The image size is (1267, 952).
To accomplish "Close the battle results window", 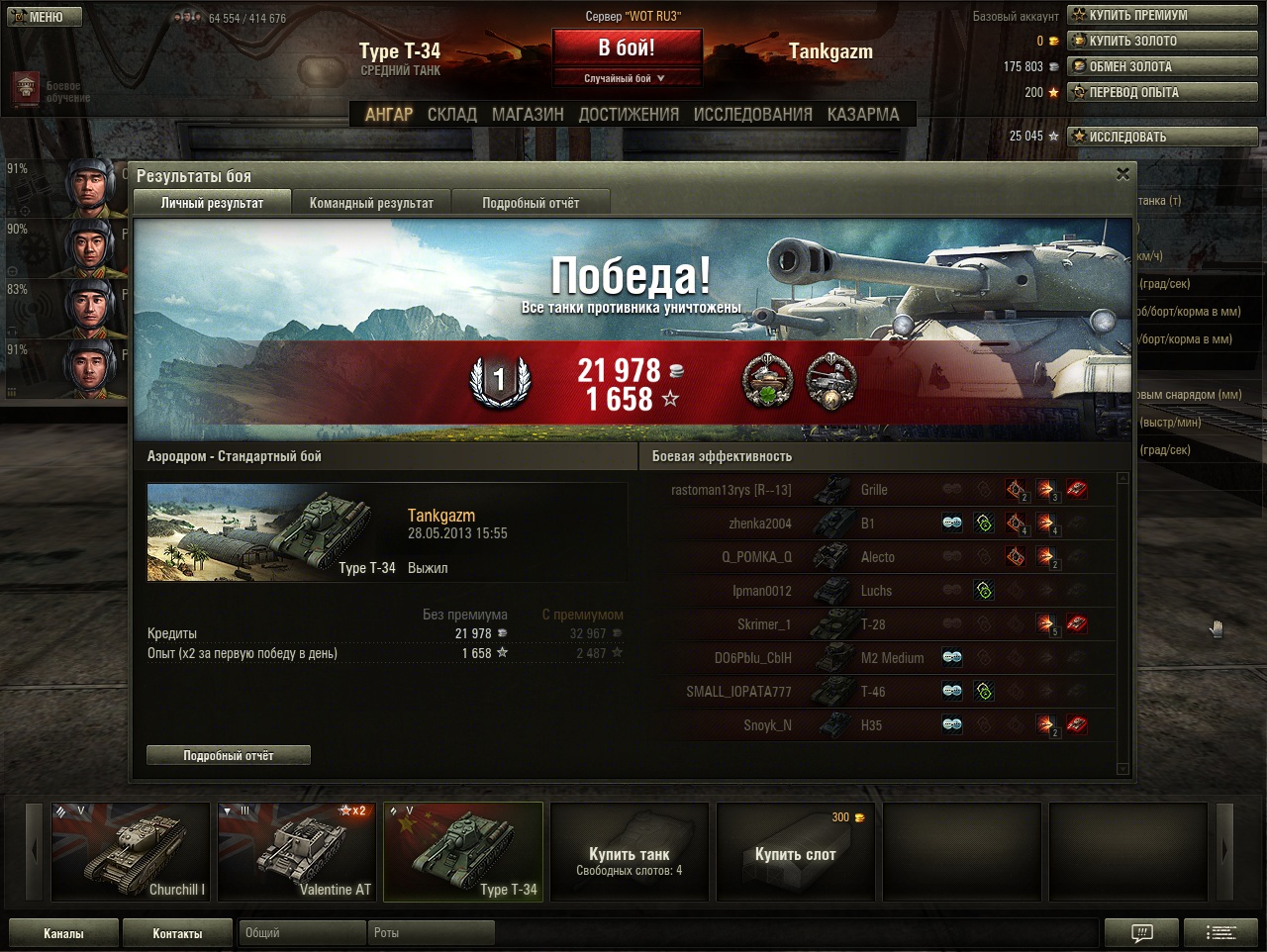I will point(1122,174).
